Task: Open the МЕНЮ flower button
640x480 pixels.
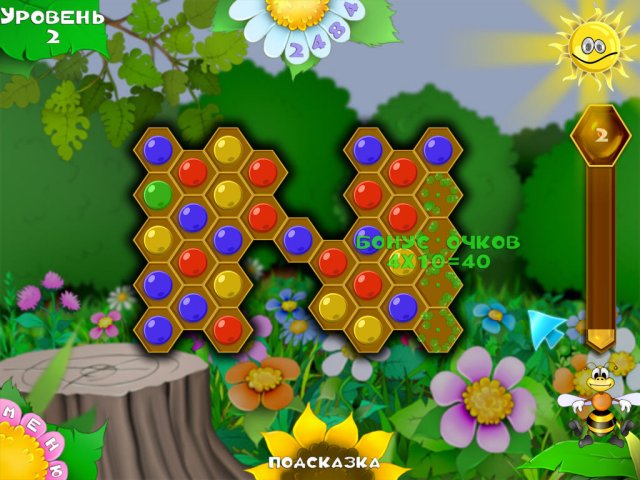Action: click(x=32, y=440)
